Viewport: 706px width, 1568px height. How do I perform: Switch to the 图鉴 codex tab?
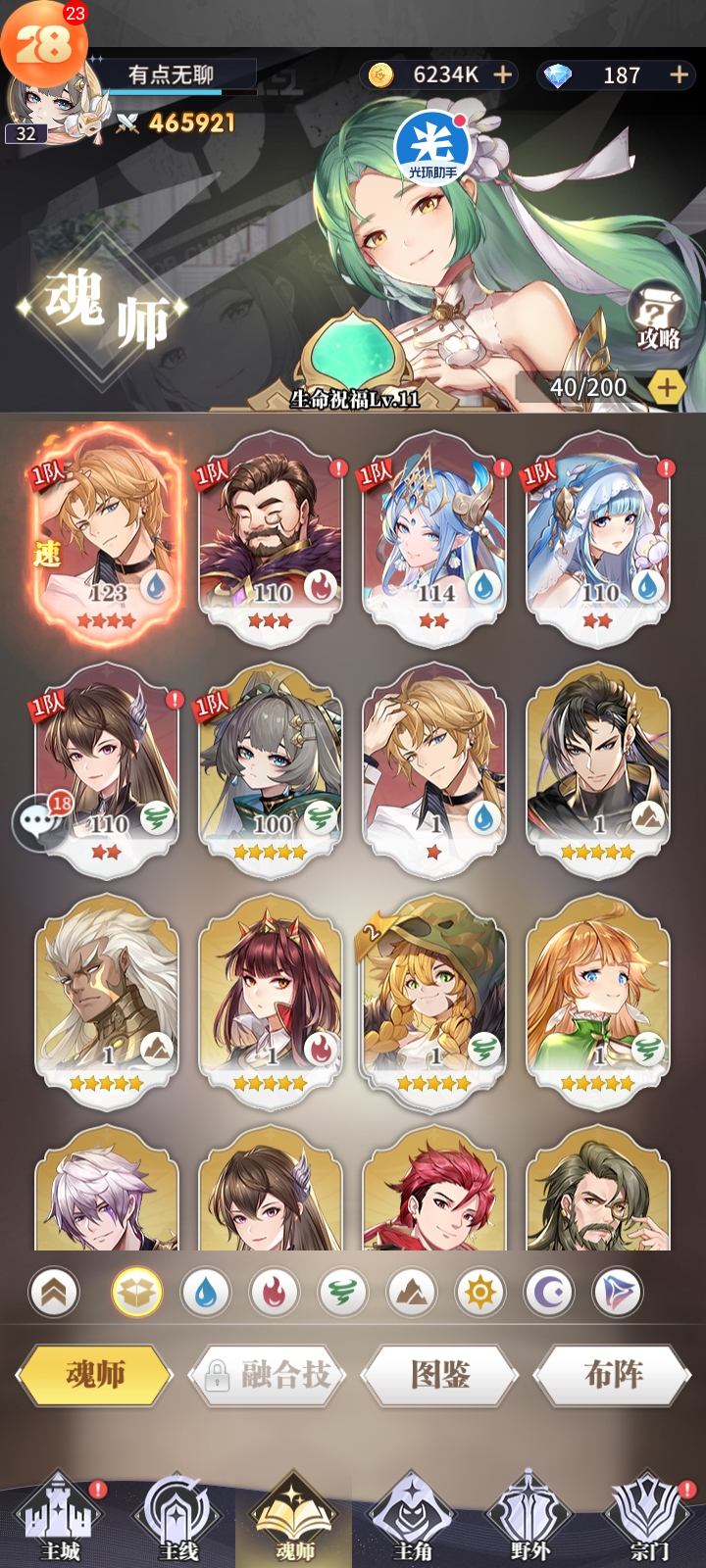pyautogui.click(x=440, y=1375)
